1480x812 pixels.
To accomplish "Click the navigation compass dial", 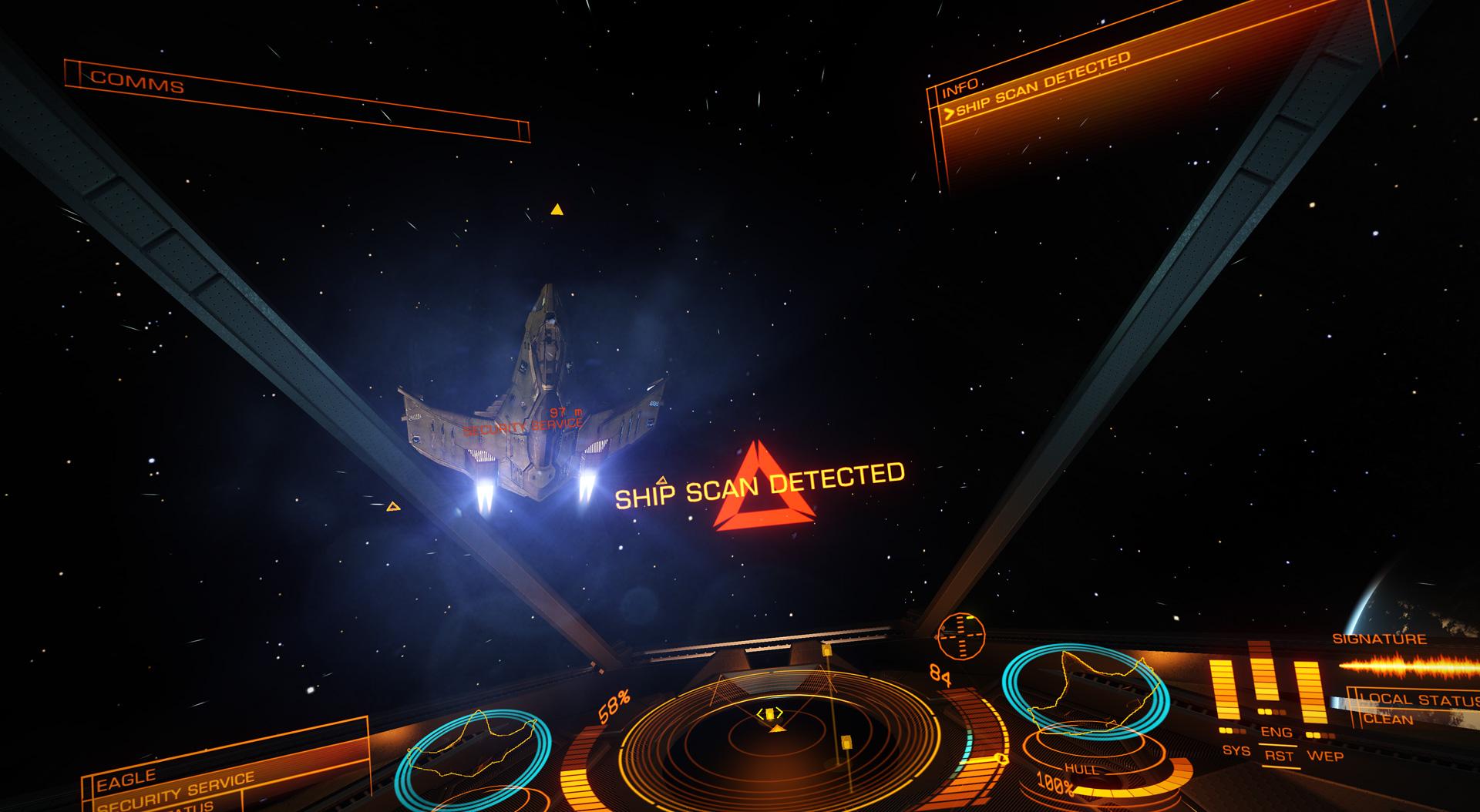I will (960, 636).
